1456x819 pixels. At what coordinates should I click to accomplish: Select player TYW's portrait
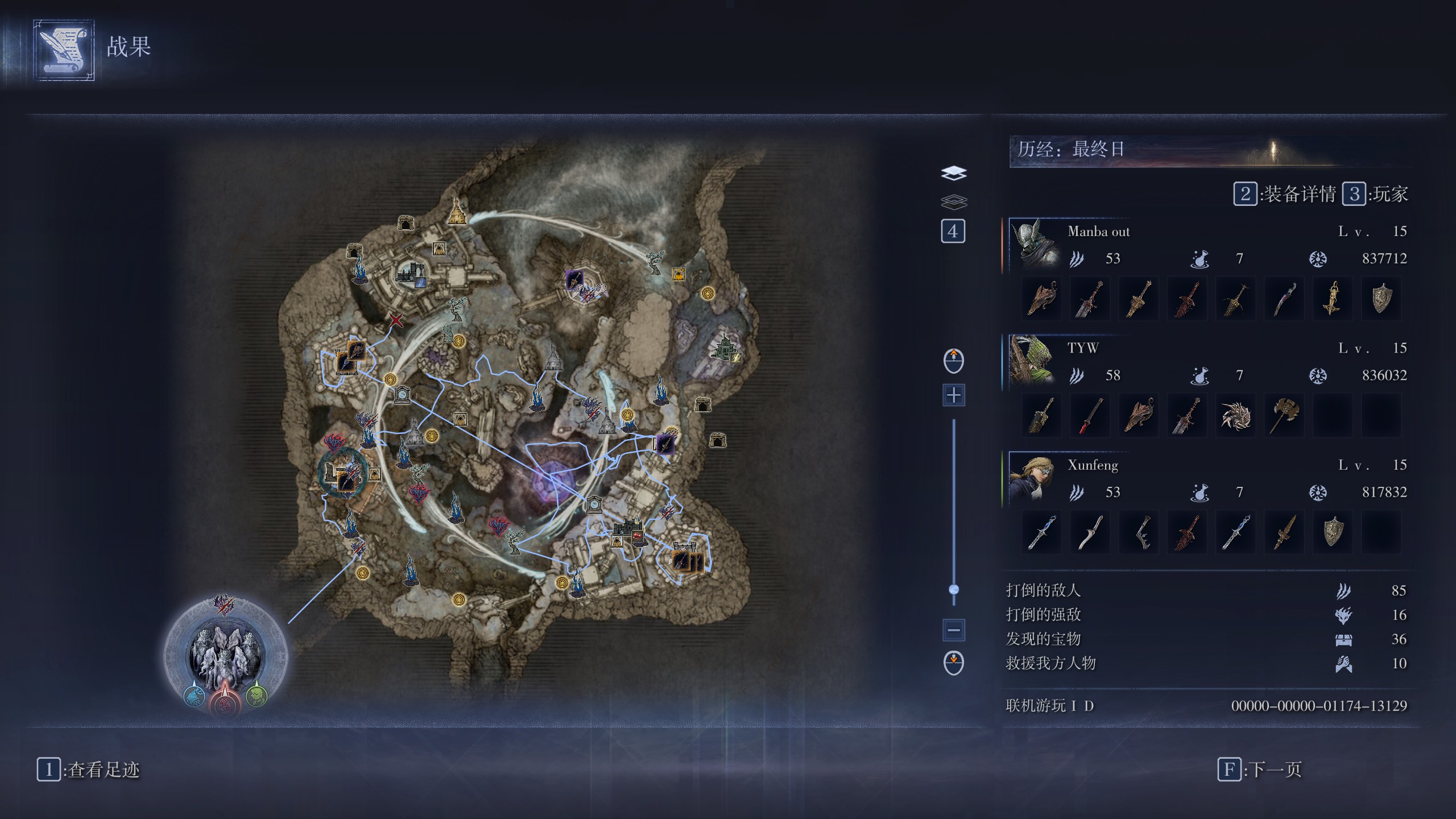pos(1033,360)
